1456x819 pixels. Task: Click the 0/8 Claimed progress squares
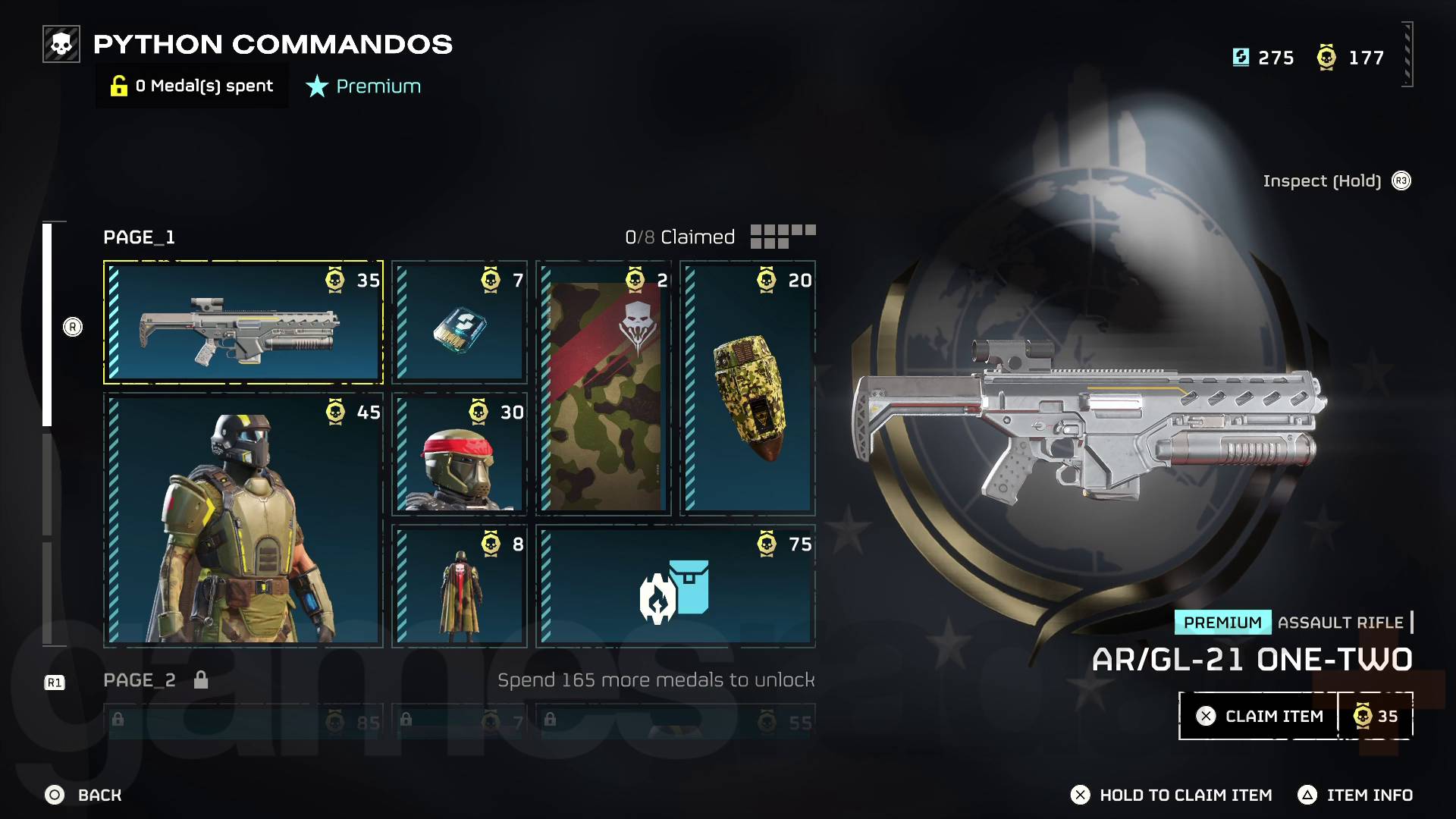[x=783, y=237]
